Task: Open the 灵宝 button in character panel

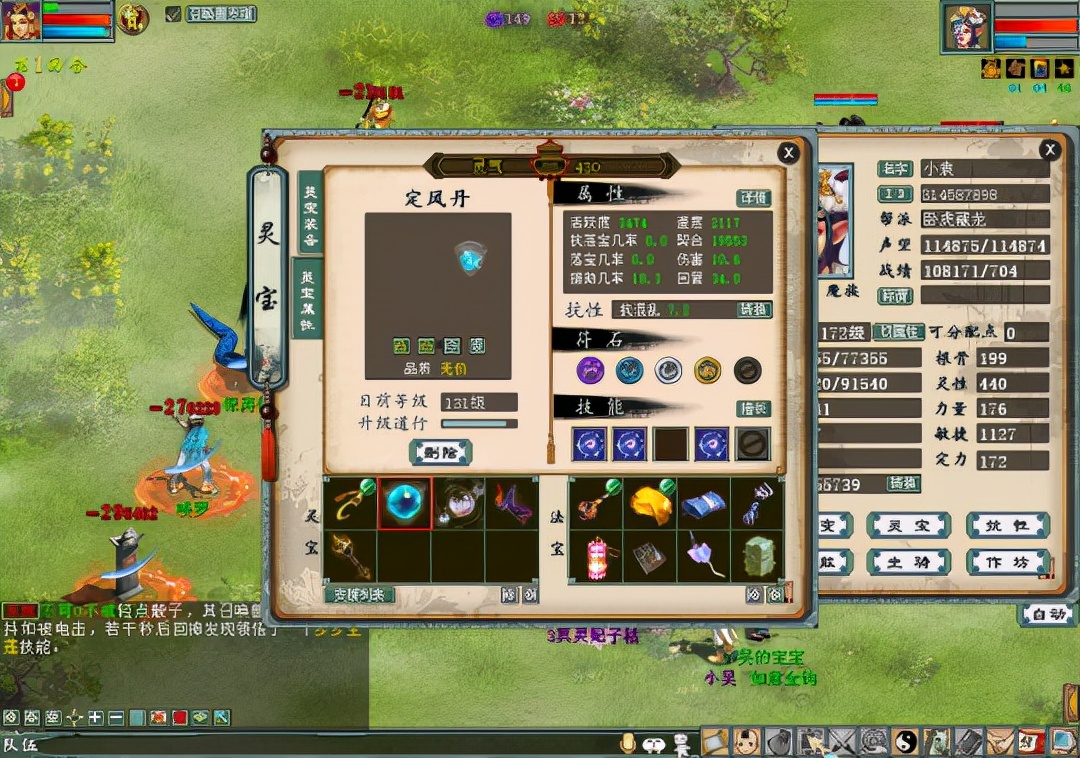Action: [907, 526]
